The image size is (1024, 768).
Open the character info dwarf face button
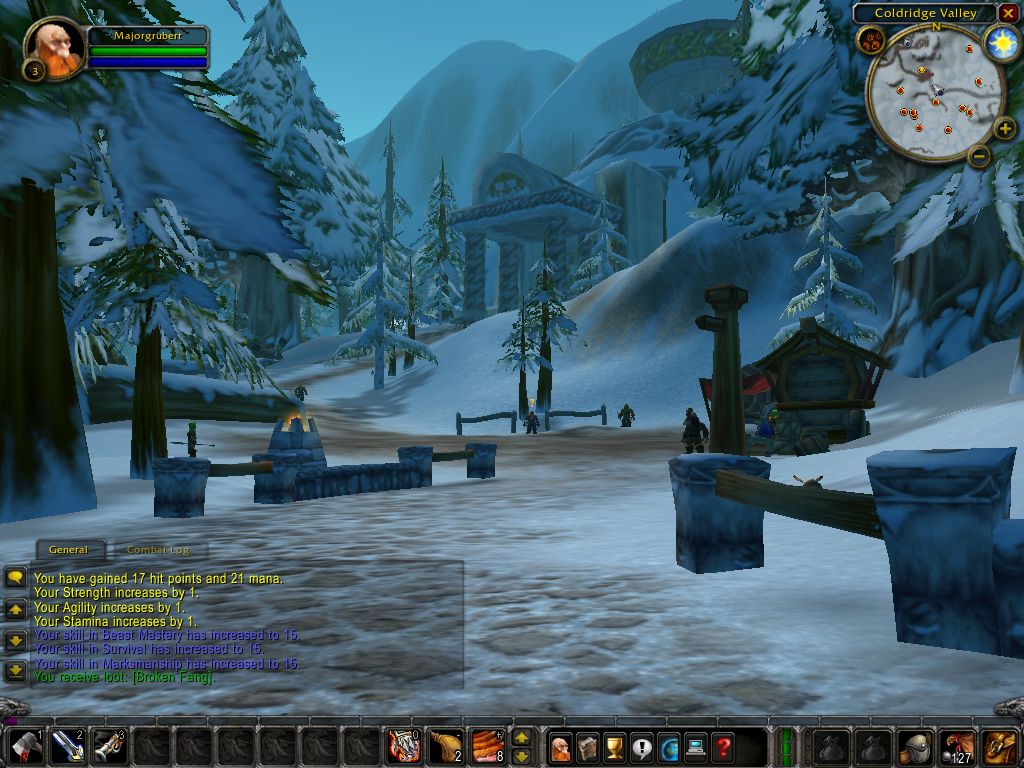(x=560, y=746)
